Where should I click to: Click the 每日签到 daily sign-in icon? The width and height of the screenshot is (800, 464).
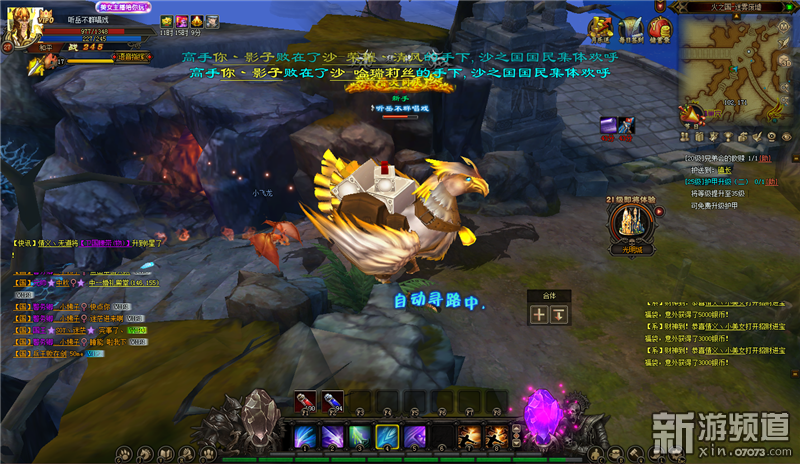pyautogui.click(x=629, y=27)
